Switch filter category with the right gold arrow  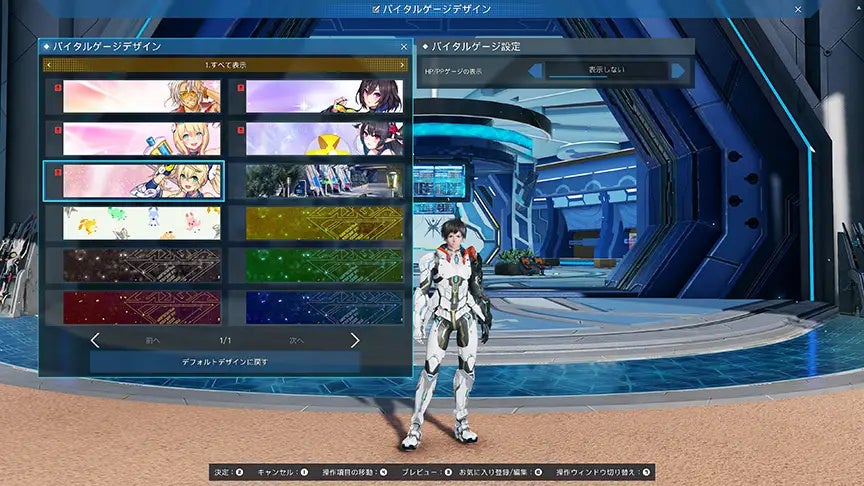pos(402,65)
